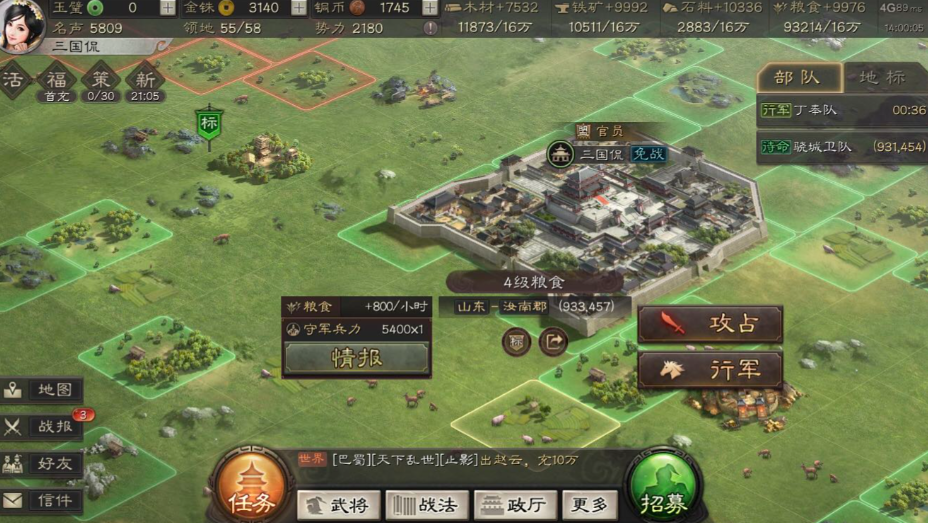Mark this tile with the 标 icon

517,342
